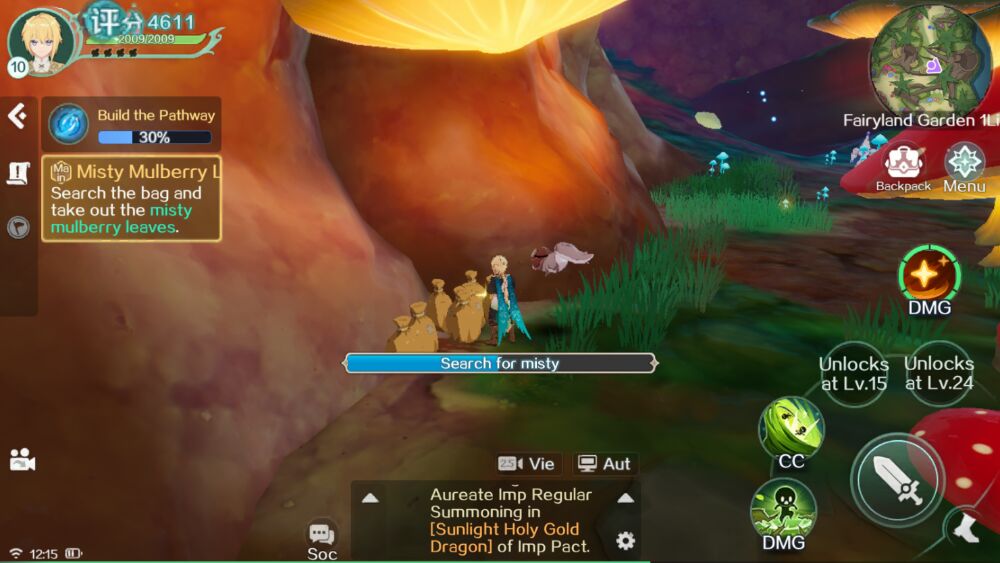Use the green CC skill
Screen dimensions: 1000x563
point(791,428)
